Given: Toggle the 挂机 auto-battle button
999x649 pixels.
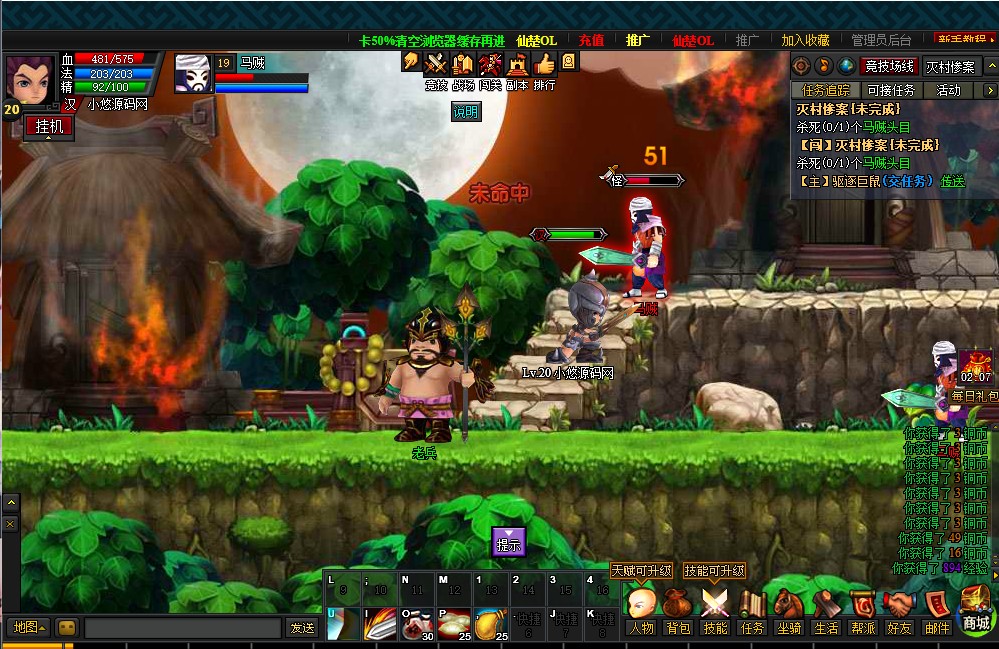Looking at the screenshot, I should coord(49,127).
